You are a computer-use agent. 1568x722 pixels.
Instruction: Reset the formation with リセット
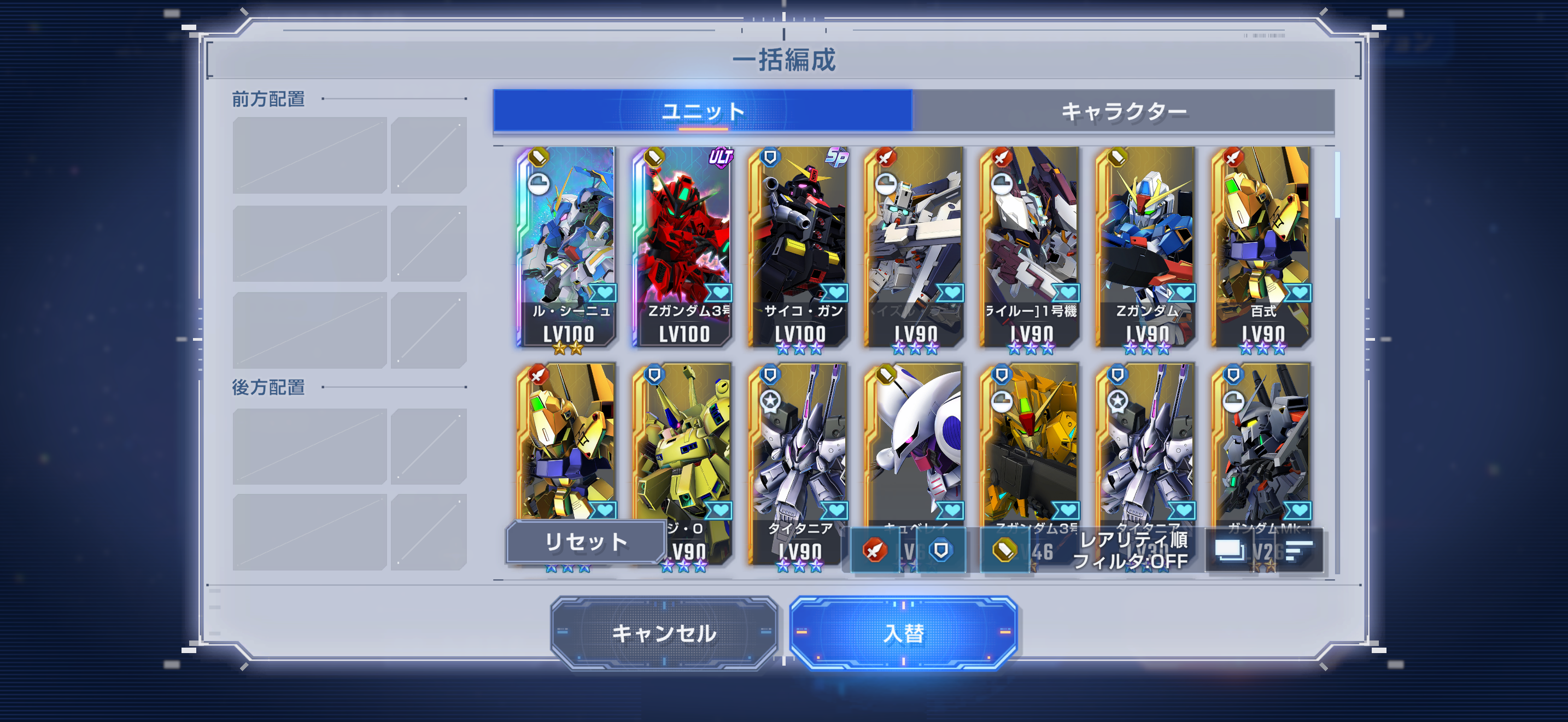click(585, 541)
